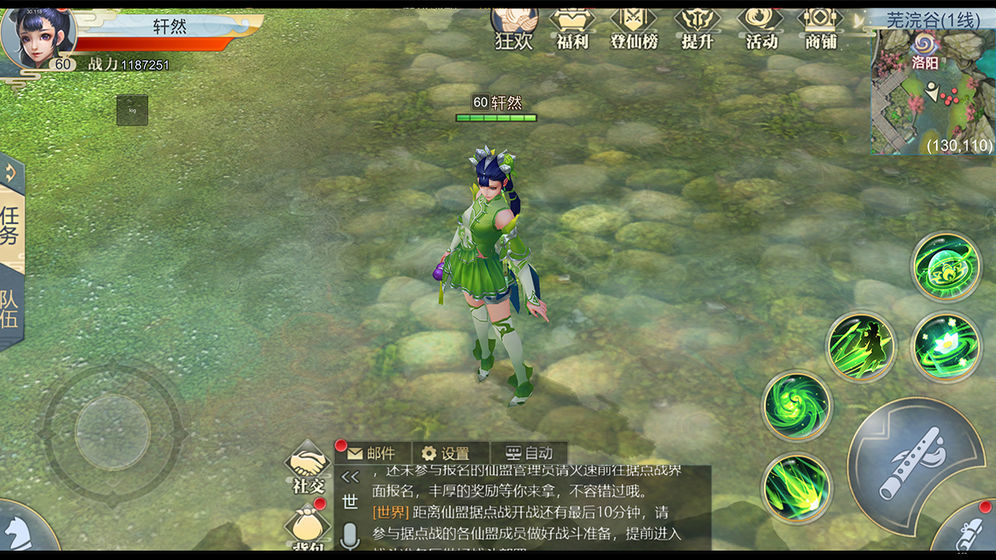Open the 狂欢 carnival menu
This screenshot has width=996, height=560.
[514, 27]
